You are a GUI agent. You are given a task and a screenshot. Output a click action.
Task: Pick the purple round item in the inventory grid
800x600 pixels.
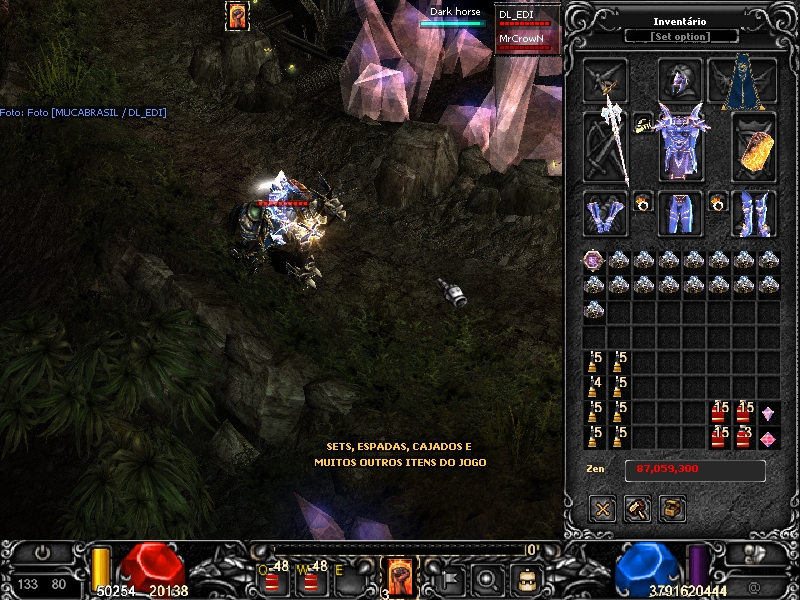coord(594,261)
